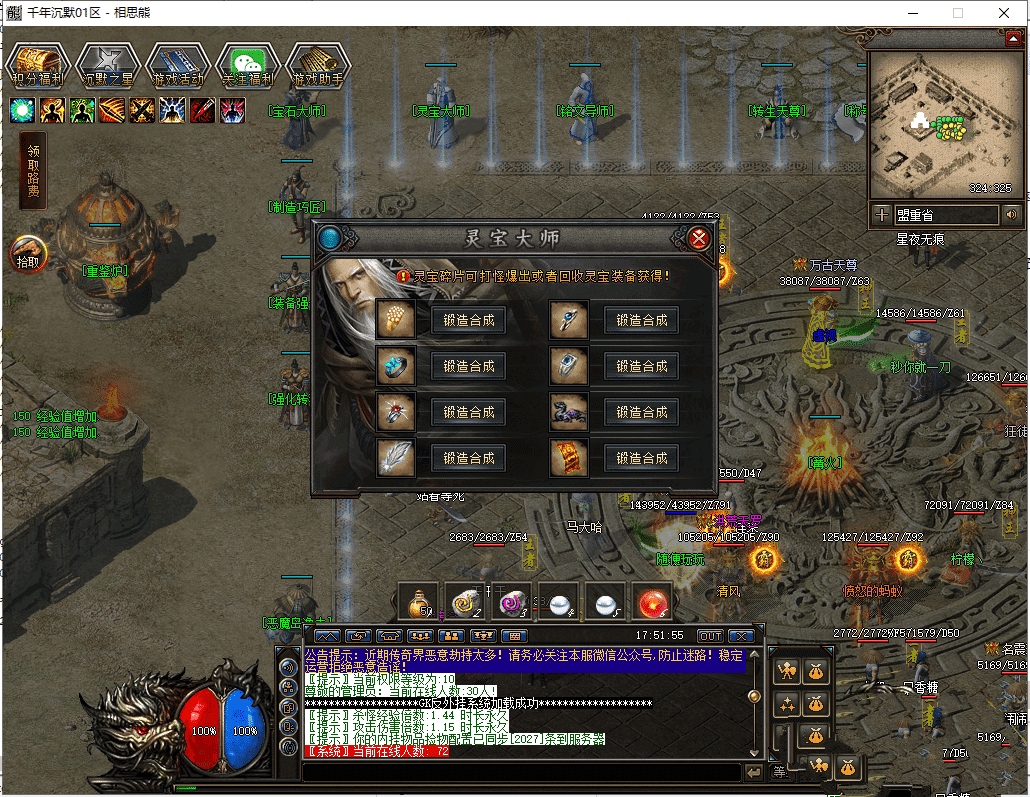Use the yellow potion in hotbar
Screen dimensions: 1030x797
pos(418,601)
